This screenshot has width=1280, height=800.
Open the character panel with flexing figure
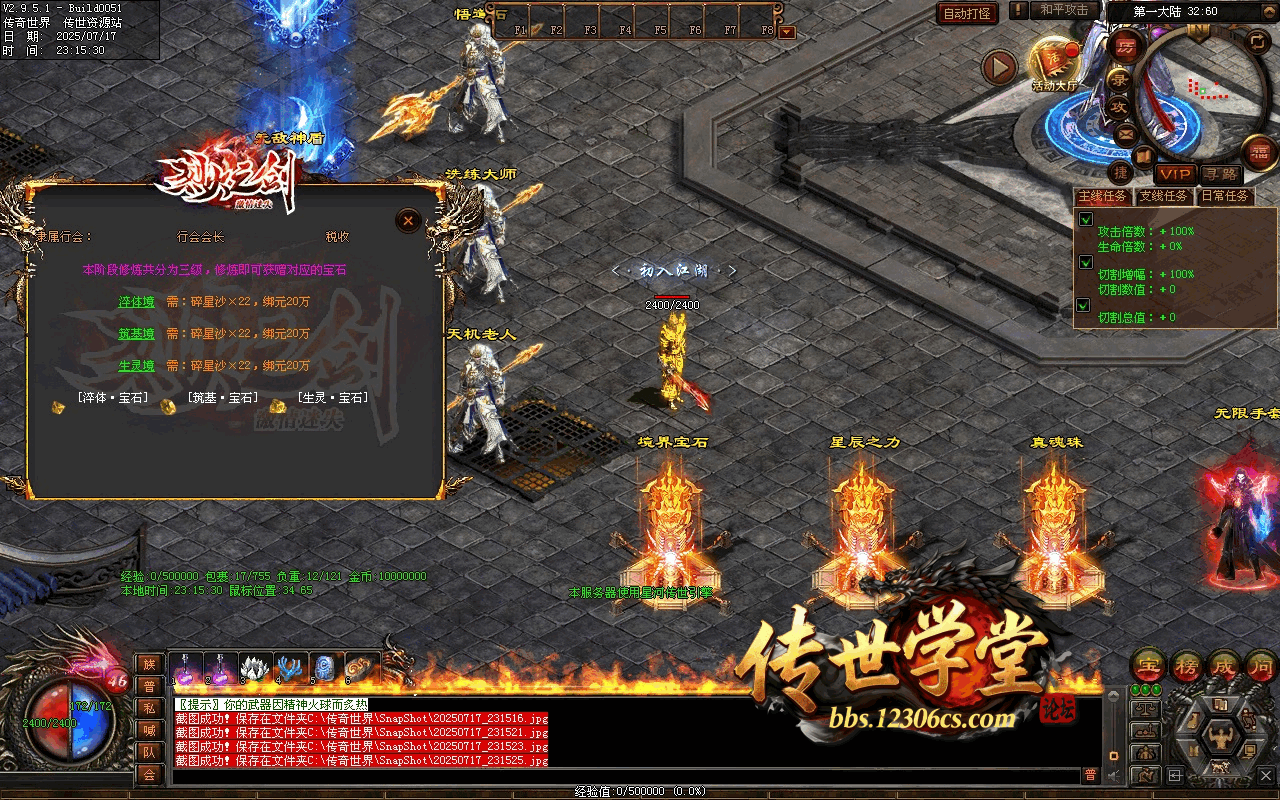(1219, 738)
